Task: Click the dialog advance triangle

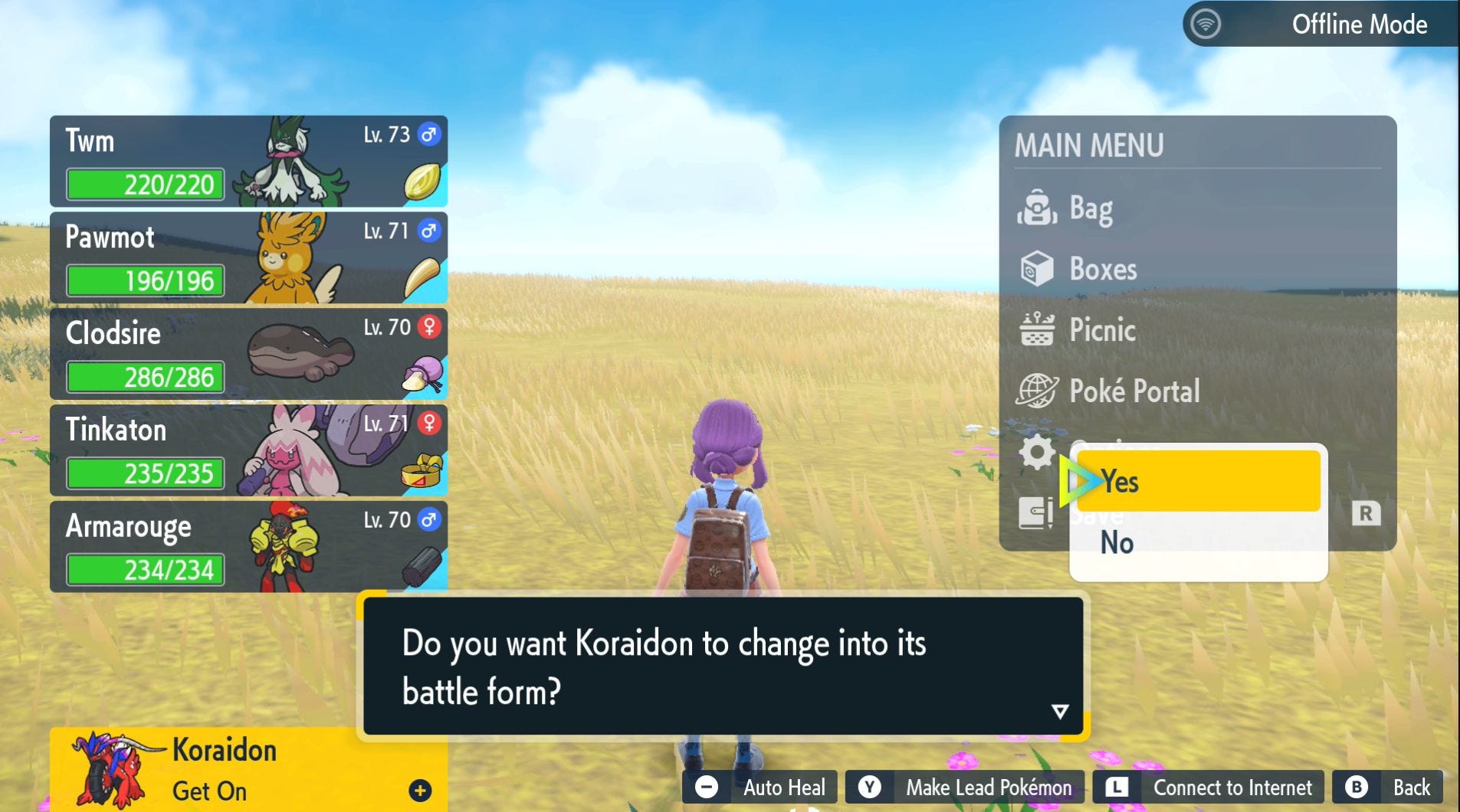Action: pyautogui.click(x=1061, y=710)
